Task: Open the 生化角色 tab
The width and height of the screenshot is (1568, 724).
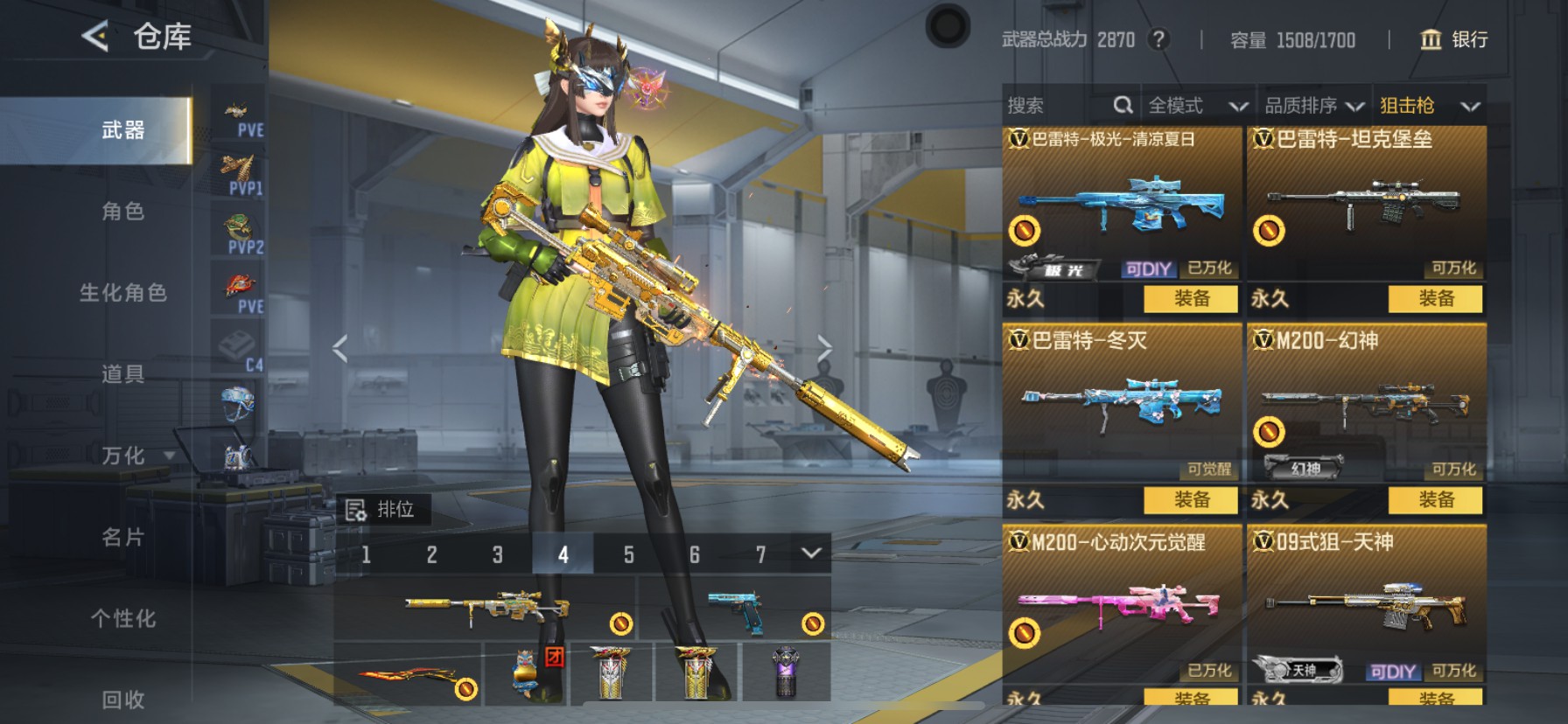Action: click(x=122, y=293)
